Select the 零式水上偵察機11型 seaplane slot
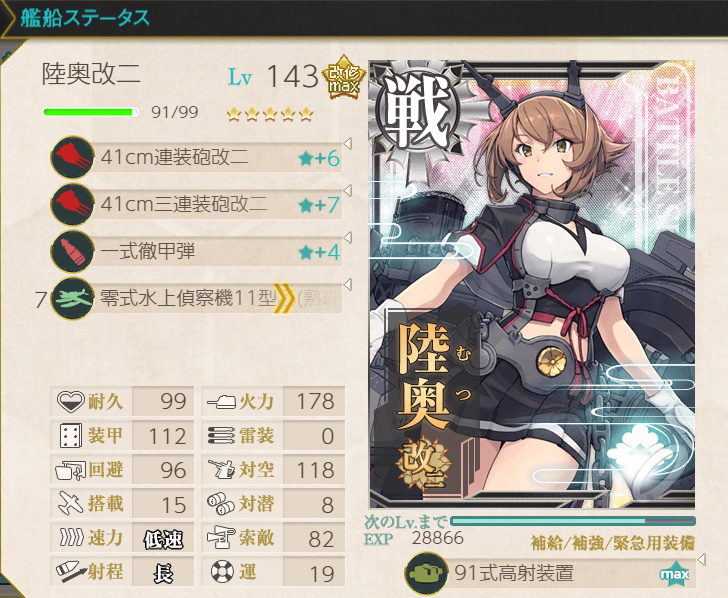This screenshot has width=728, height=598. pyautogui.click(x=198, y=297)
